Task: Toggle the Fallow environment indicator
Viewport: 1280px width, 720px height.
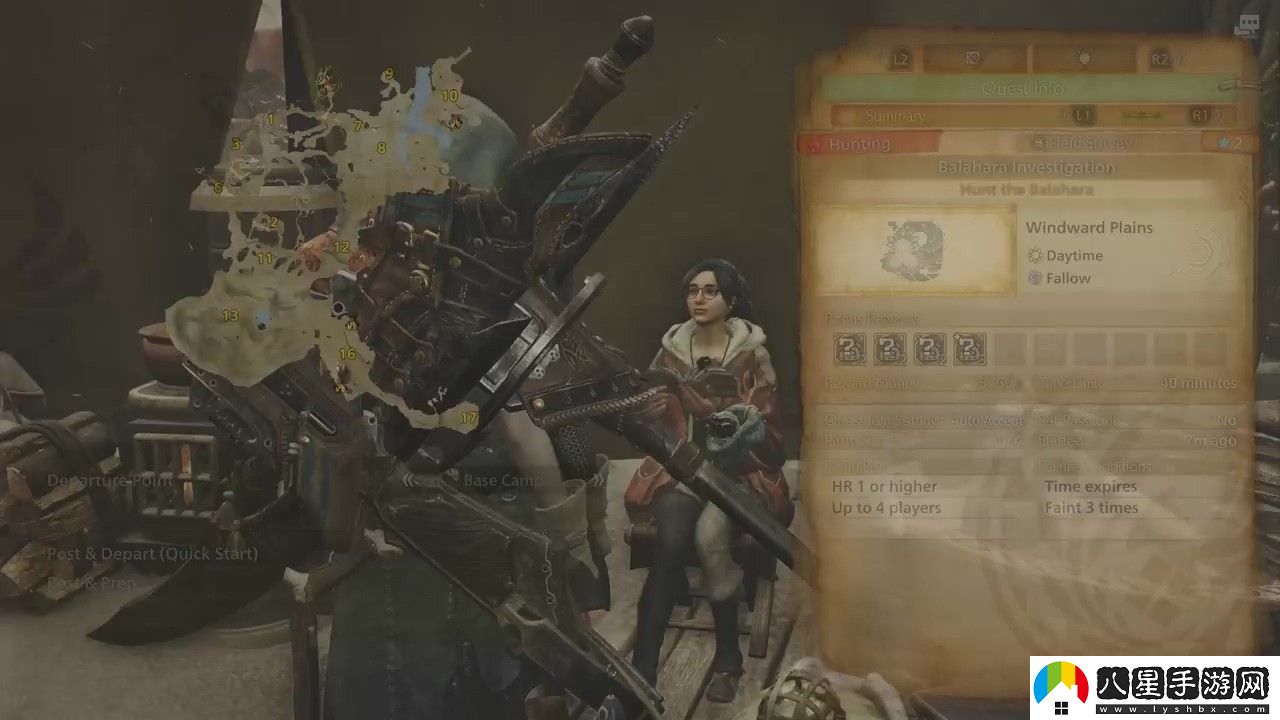Action: [x=1035, y=278]
